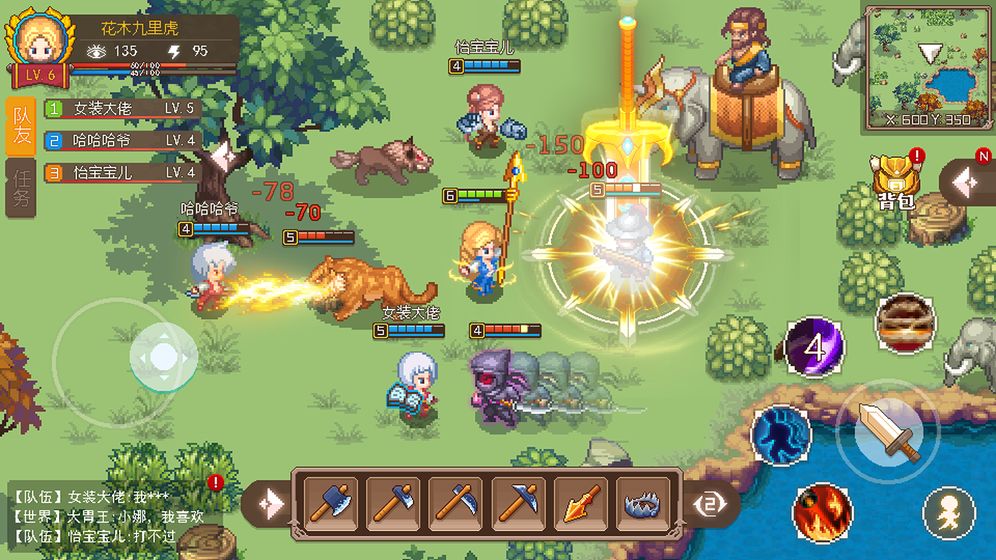Select teammate 哈哈哈爷 in the party list
996x560 pixels.
[122, 141]
